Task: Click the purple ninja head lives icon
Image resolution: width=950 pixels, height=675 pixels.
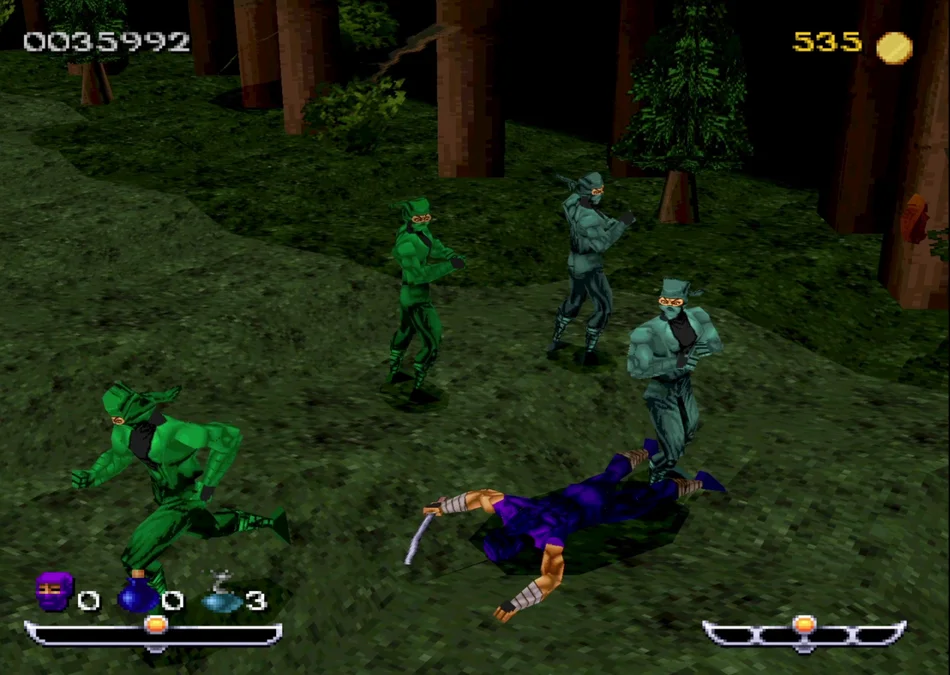Action: tap(54, 592)
